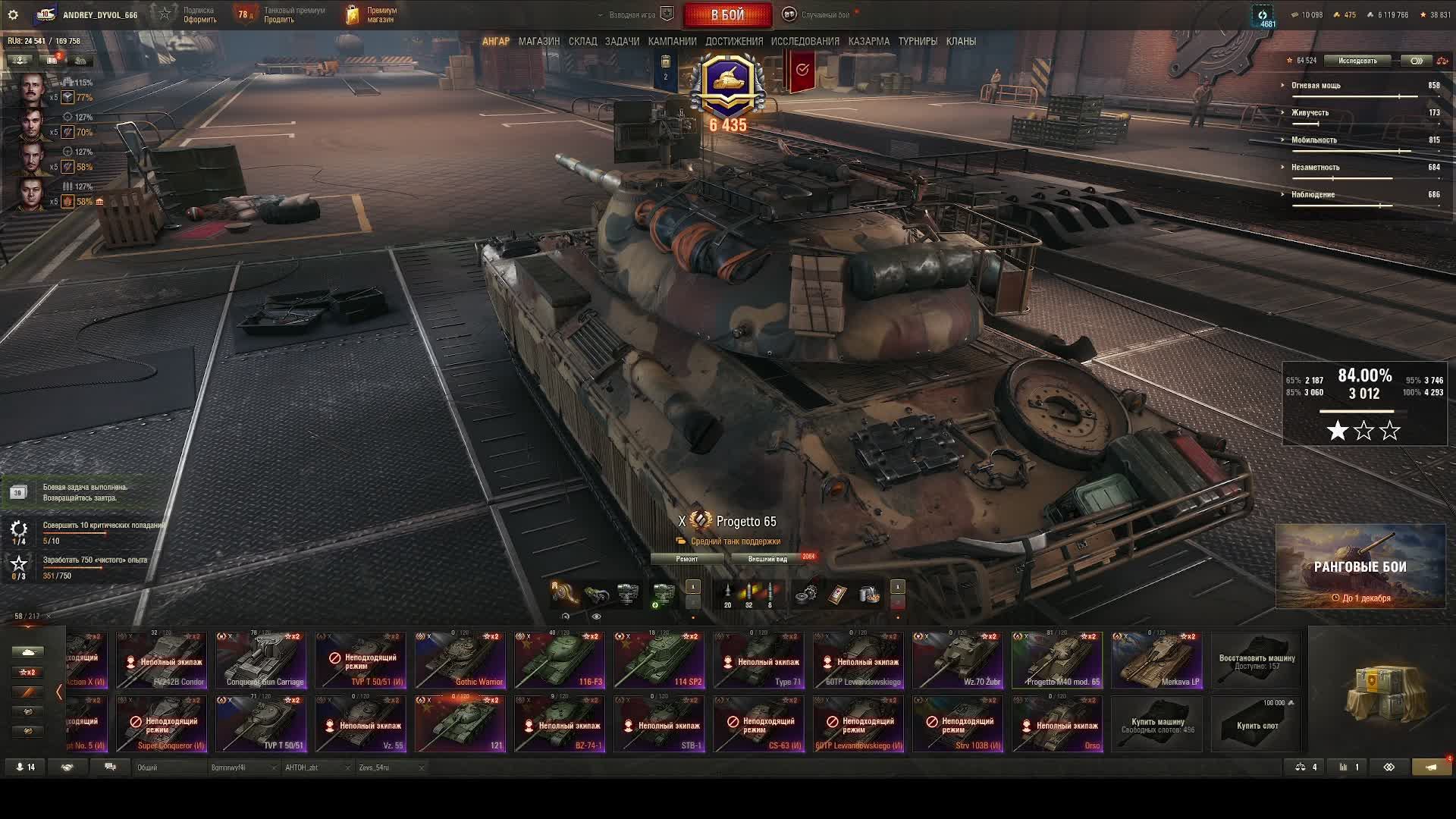Show the КАЗАРМА tab
Screen dimensions: 1456x819
(868, 41)
